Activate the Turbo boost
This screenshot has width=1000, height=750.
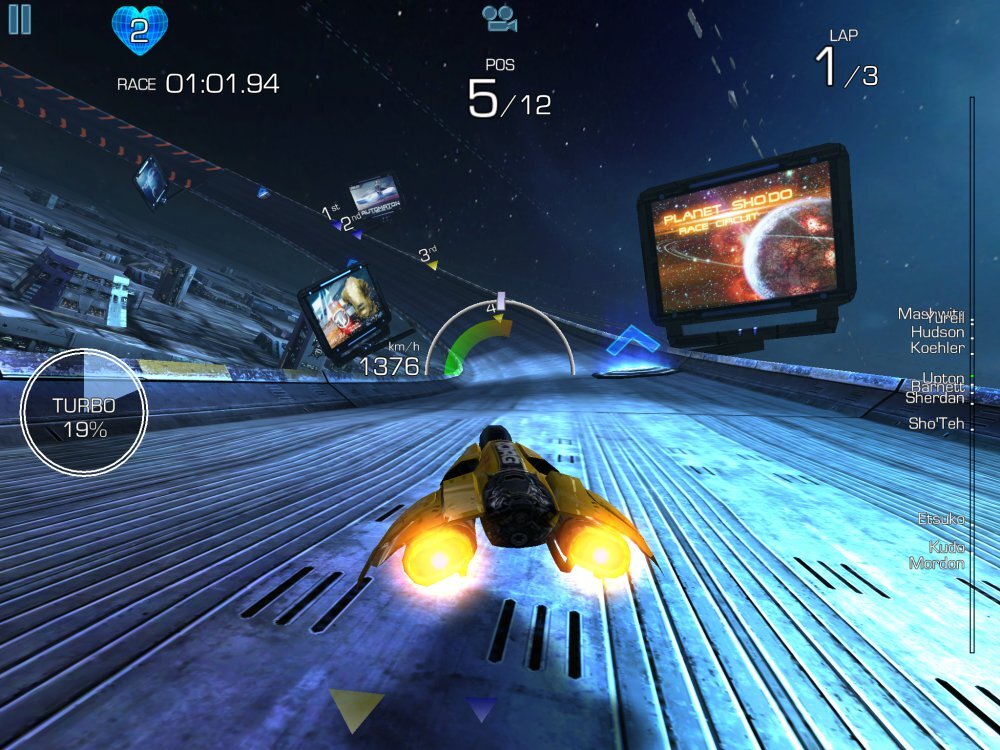[x=84, y=411]
